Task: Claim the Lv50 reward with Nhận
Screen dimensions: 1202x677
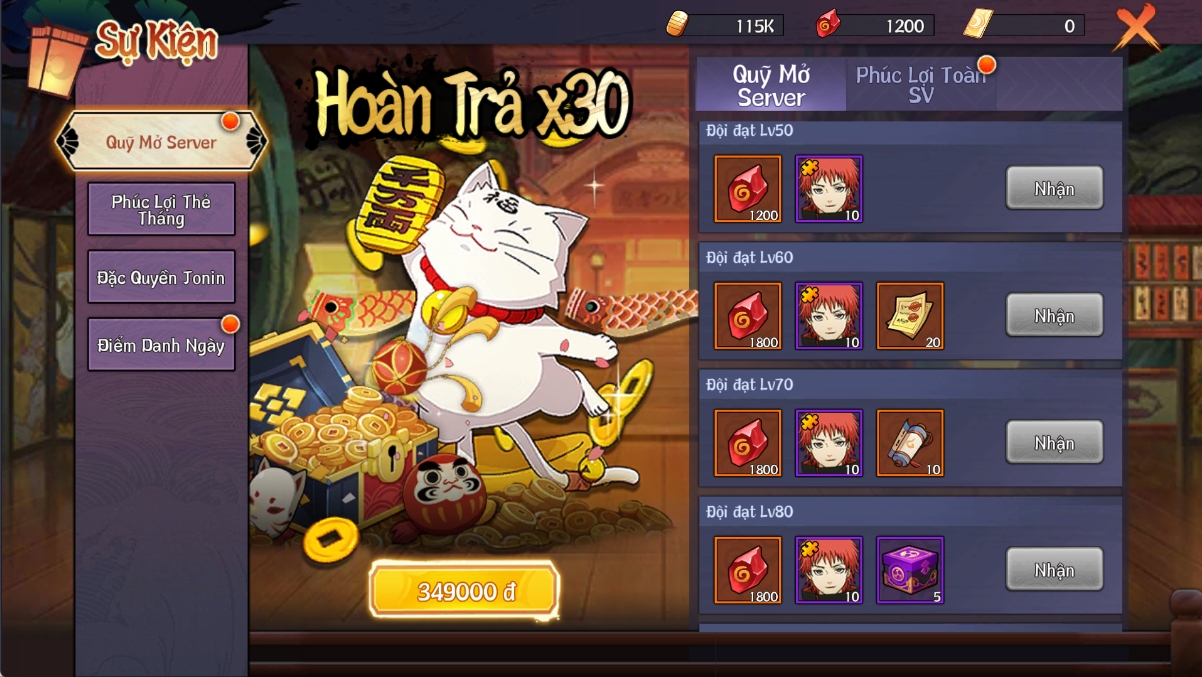Action: pyautogui.click(x=1054, y=189)
